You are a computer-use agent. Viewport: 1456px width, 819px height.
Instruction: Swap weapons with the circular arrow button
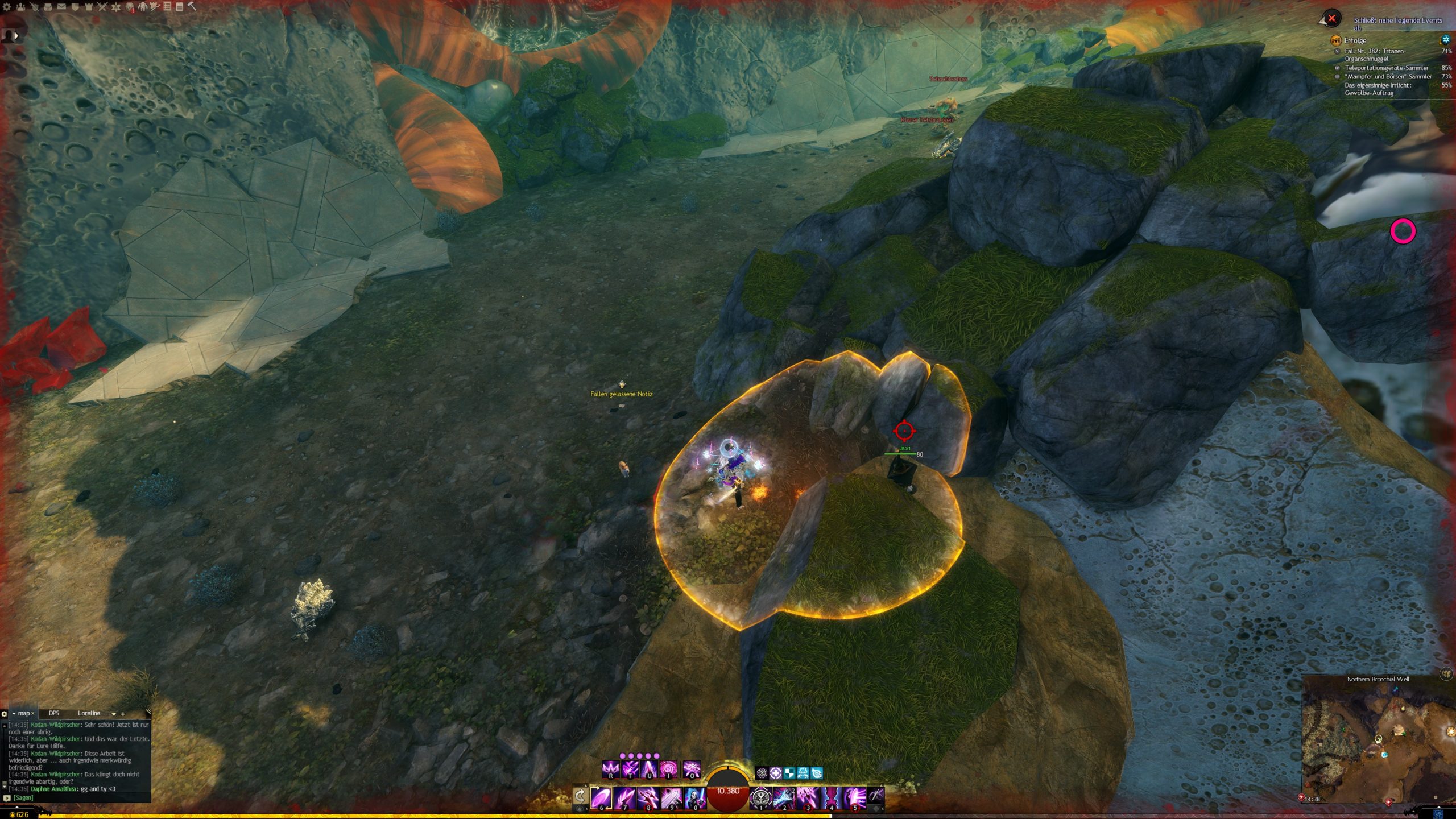[580, 796]
